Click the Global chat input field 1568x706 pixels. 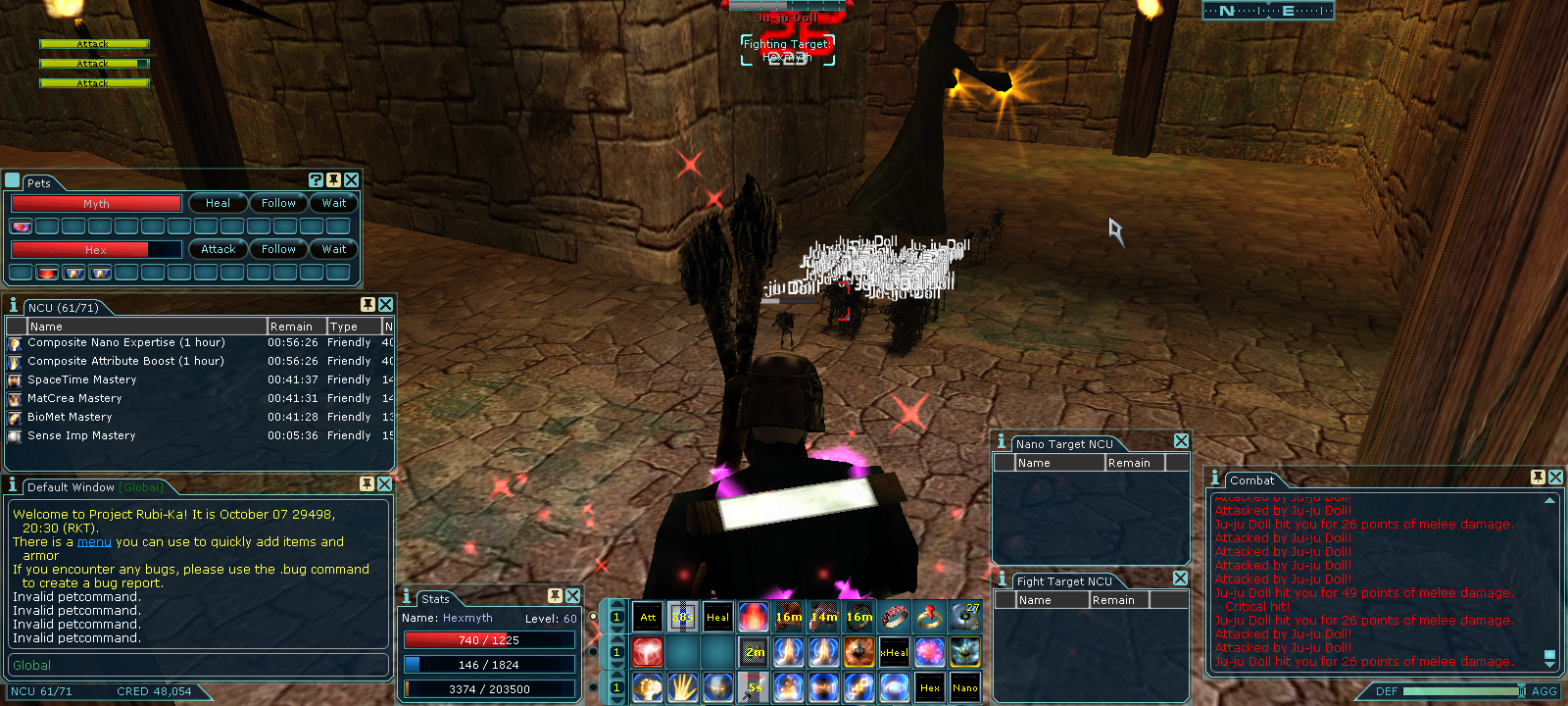pos(196,665)
